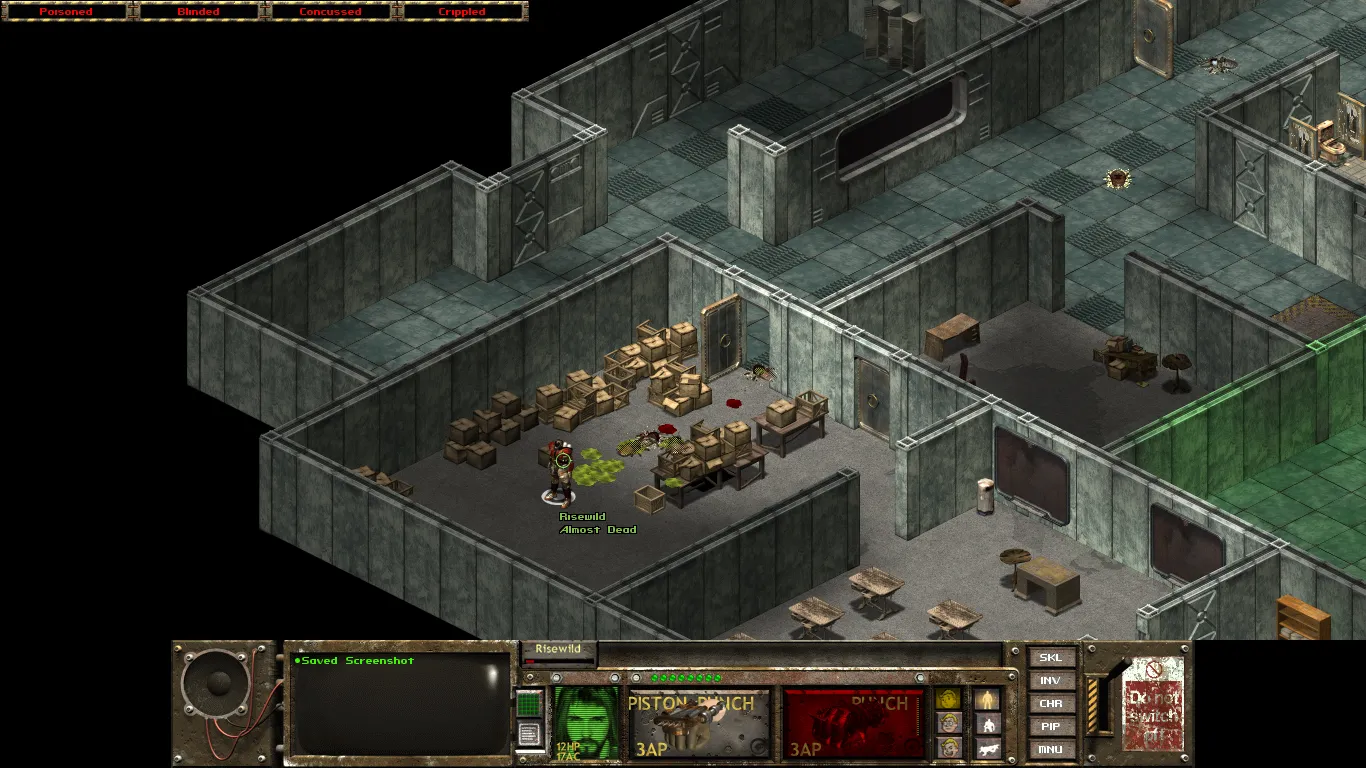This screenshot has height=768, width=1366.
Task: Click the green grid button
Action: tap(529, 704)
